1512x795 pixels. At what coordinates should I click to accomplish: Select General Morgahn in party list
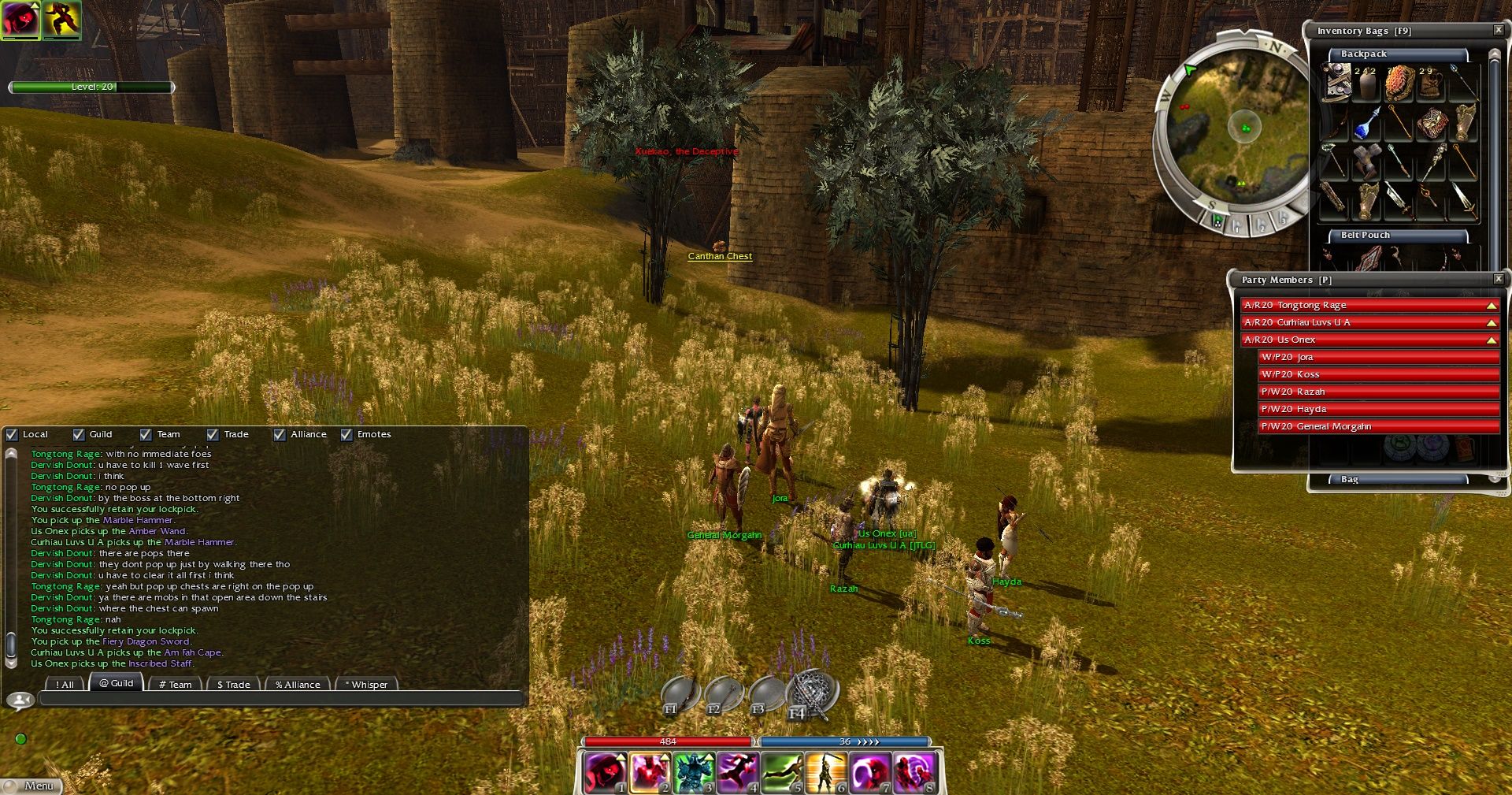coord(1378,426)
